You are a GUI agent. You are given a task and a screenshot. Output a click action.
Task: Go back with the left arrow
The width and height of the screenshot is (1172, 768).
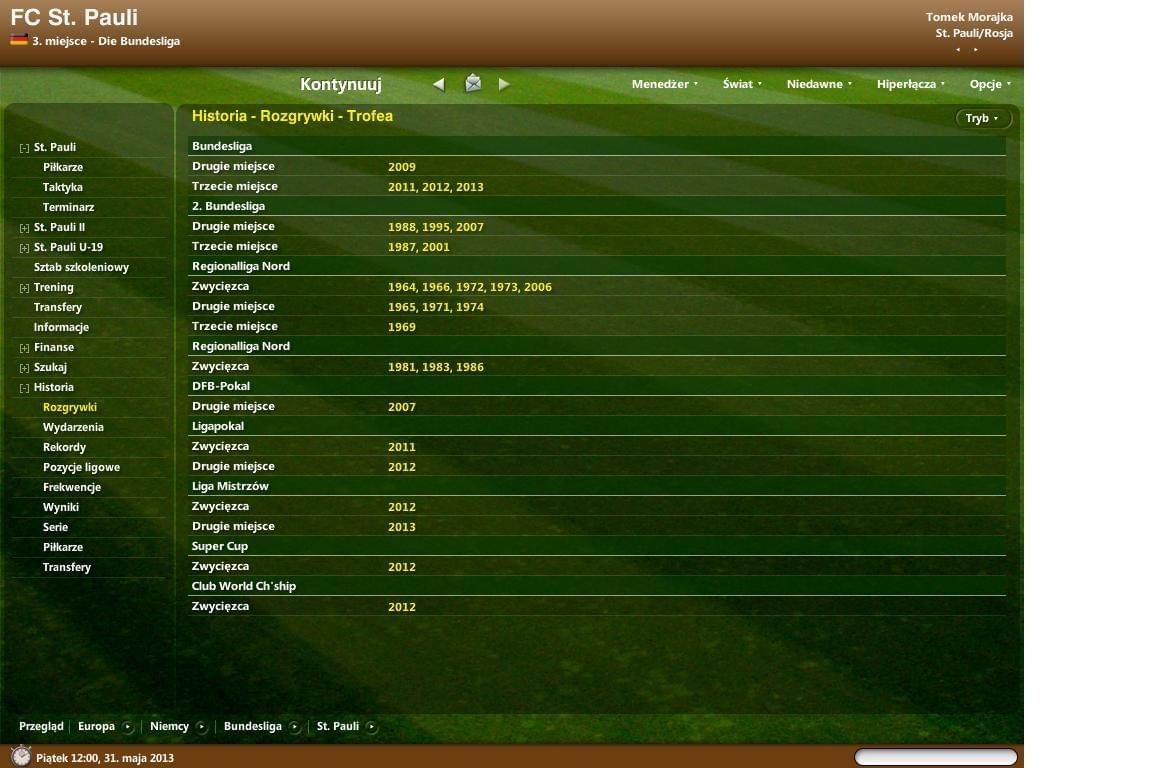438,85
